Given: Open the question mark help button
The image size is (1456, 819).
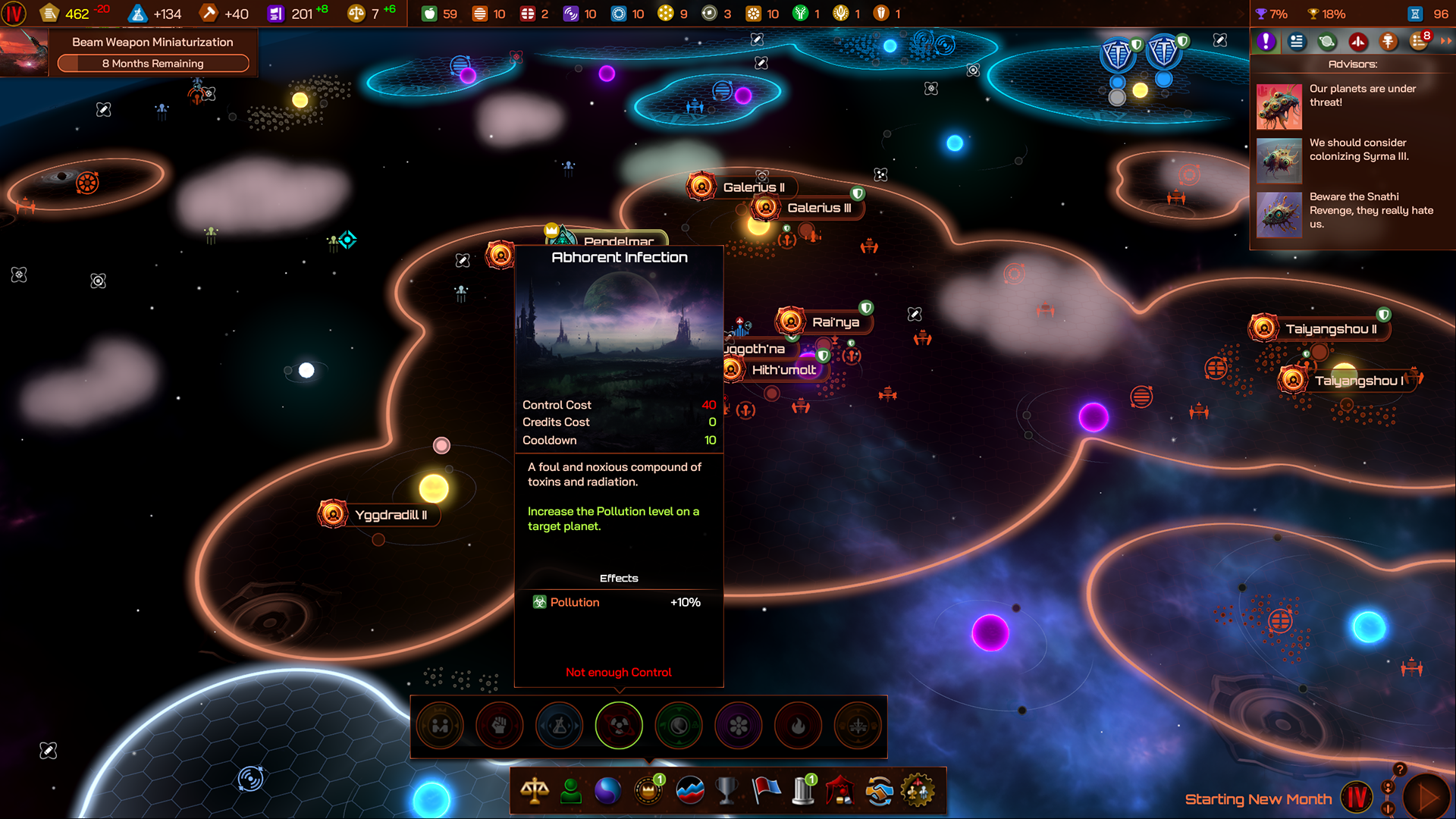Looking at the screenshot, I should click(x=1400, y=769).
